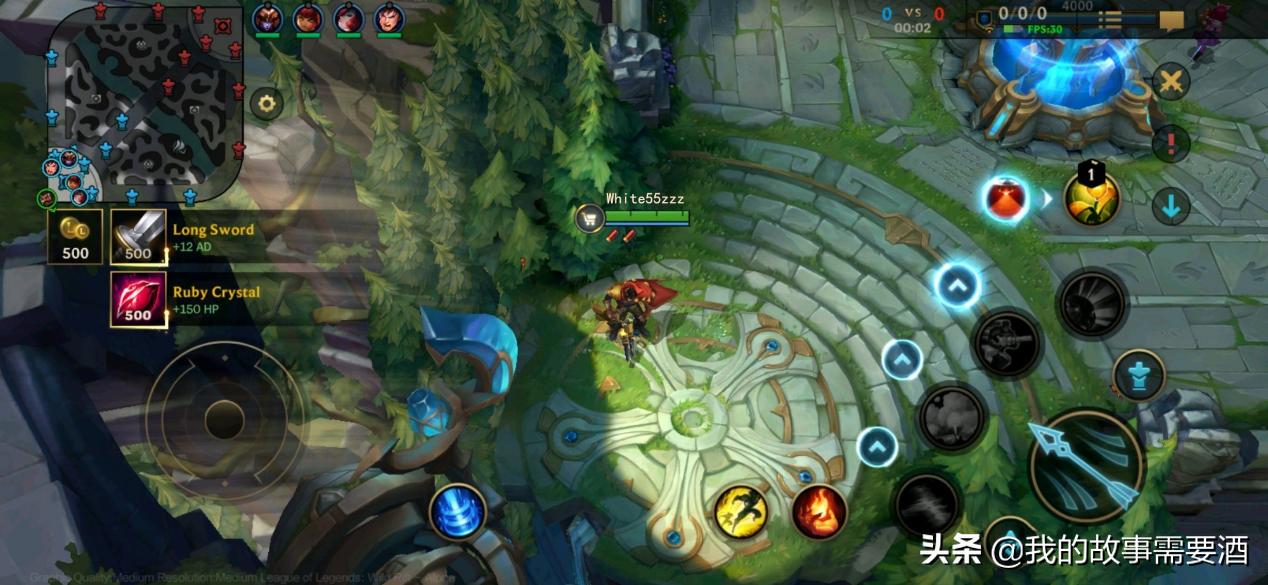Activate the blue ward trinket

(458, 511)
